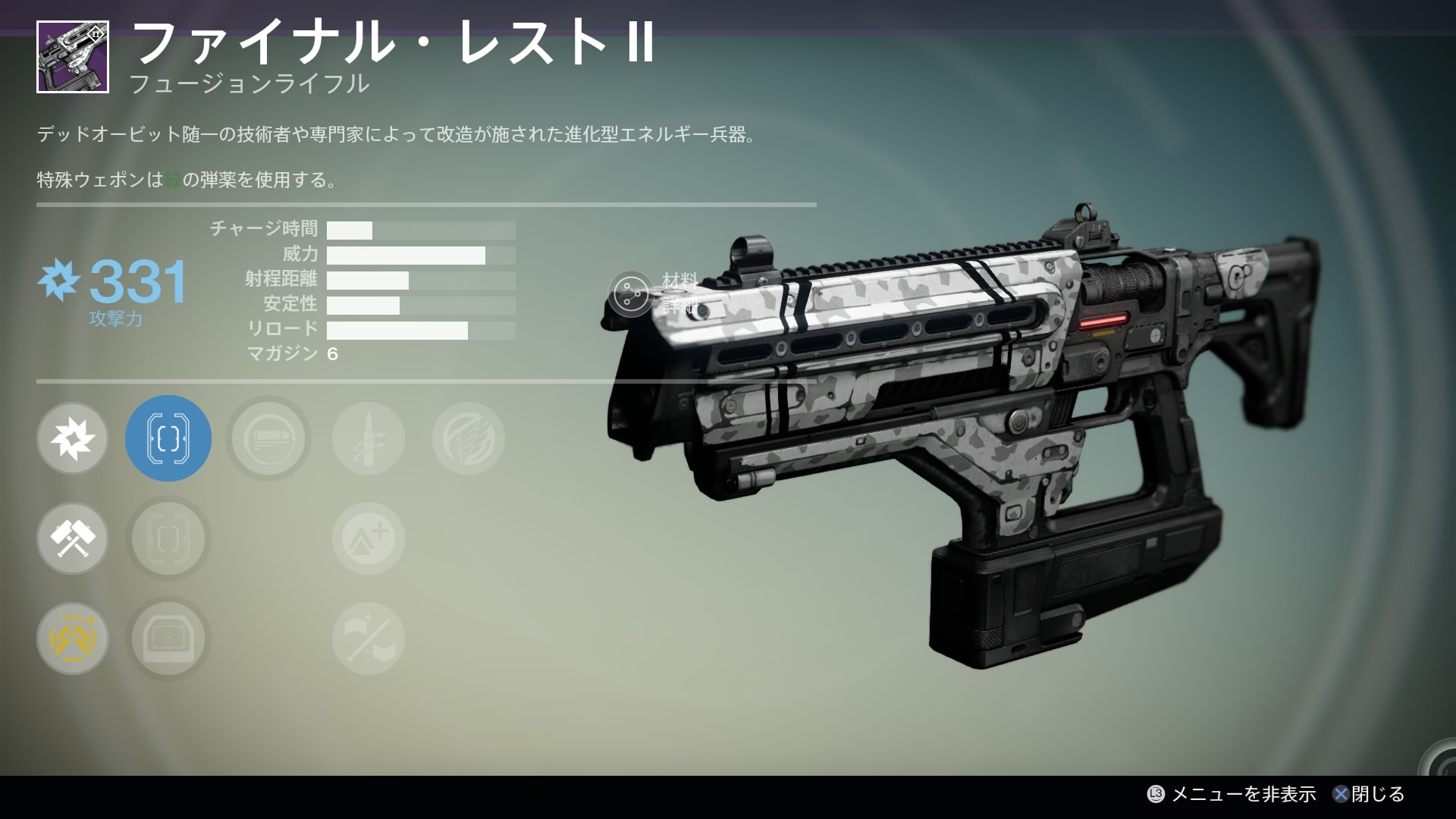
Task: Activate the gold ascend upgrade node
Action: coord(73,639)
